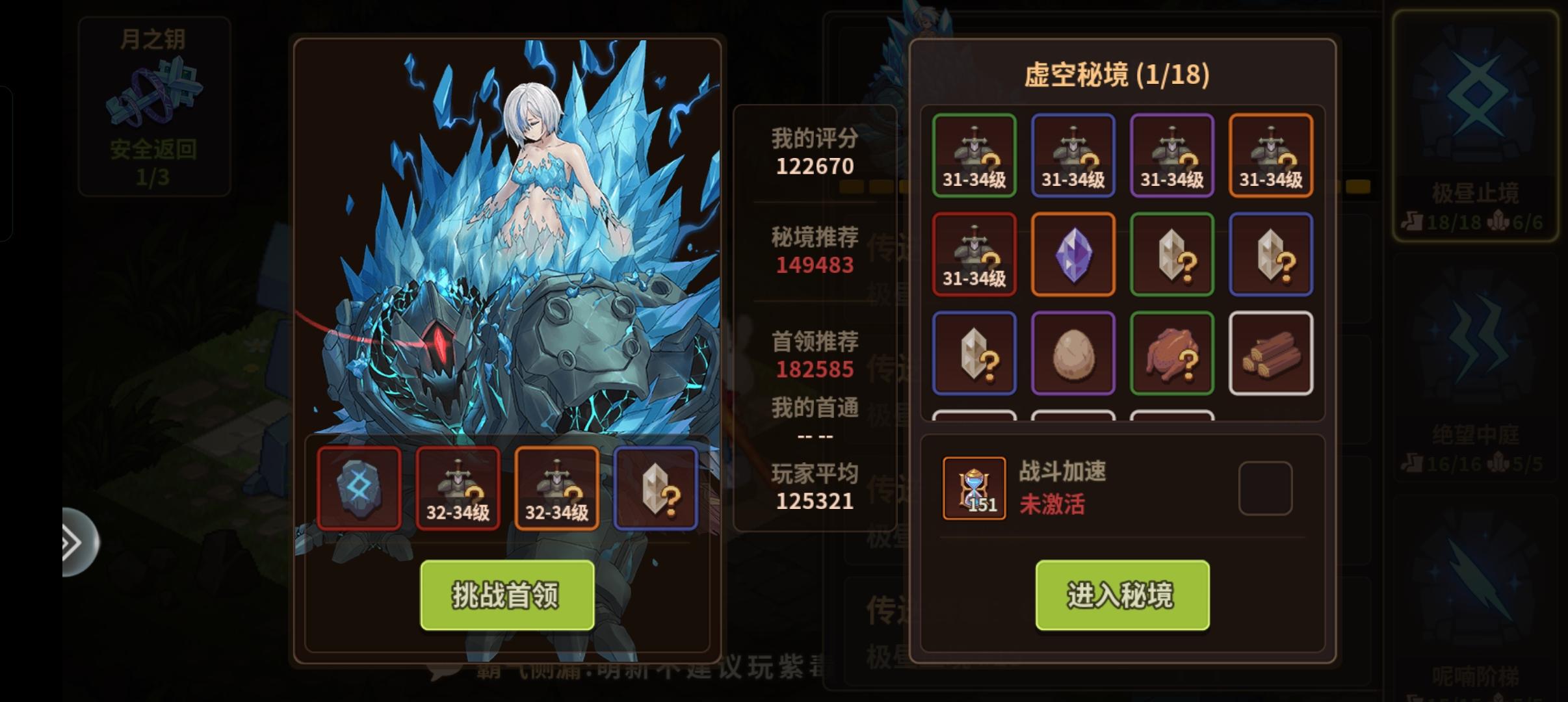Screen dimensions: 1568x702
Task: Click the roasted chicken mystery reward icon
Action: [1172, 351]
